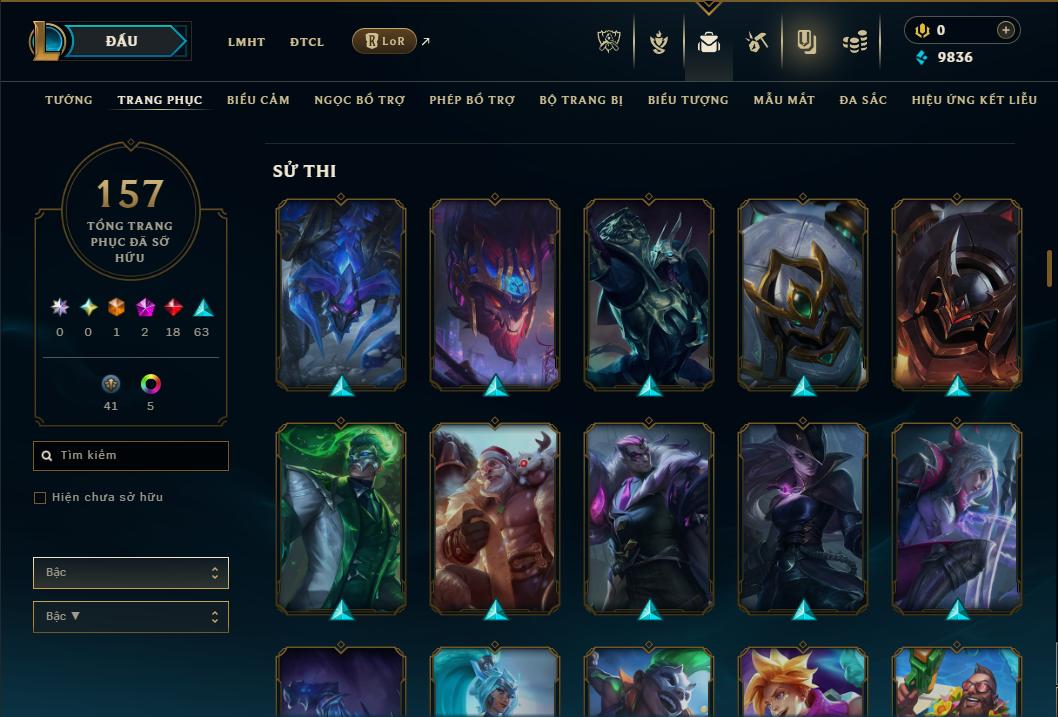Go to the ĐTCL section
1058x717 pixels.
tap(307, 42)
